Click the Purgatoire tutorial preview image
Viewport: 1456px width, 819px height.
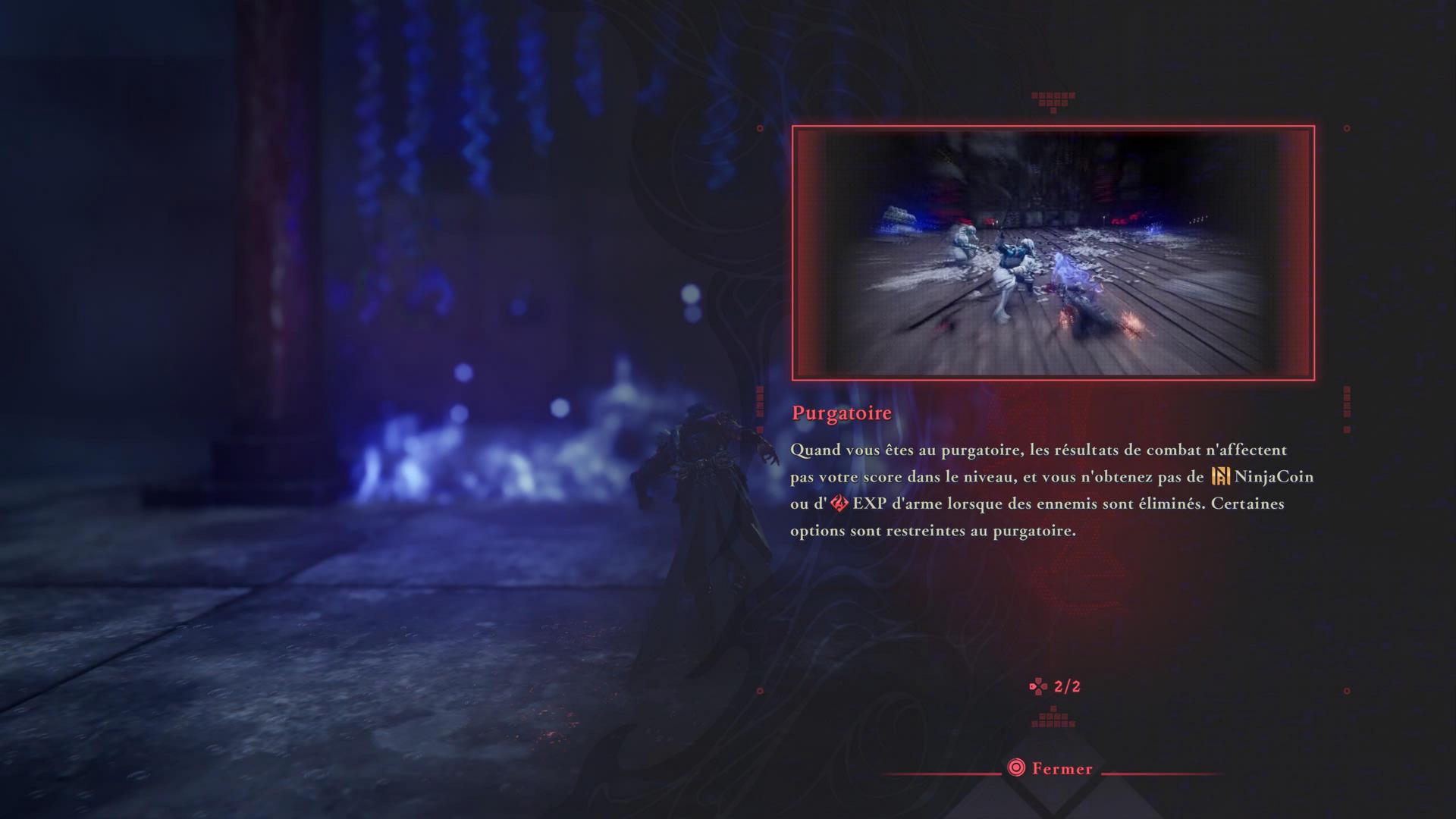[1053, 253]
